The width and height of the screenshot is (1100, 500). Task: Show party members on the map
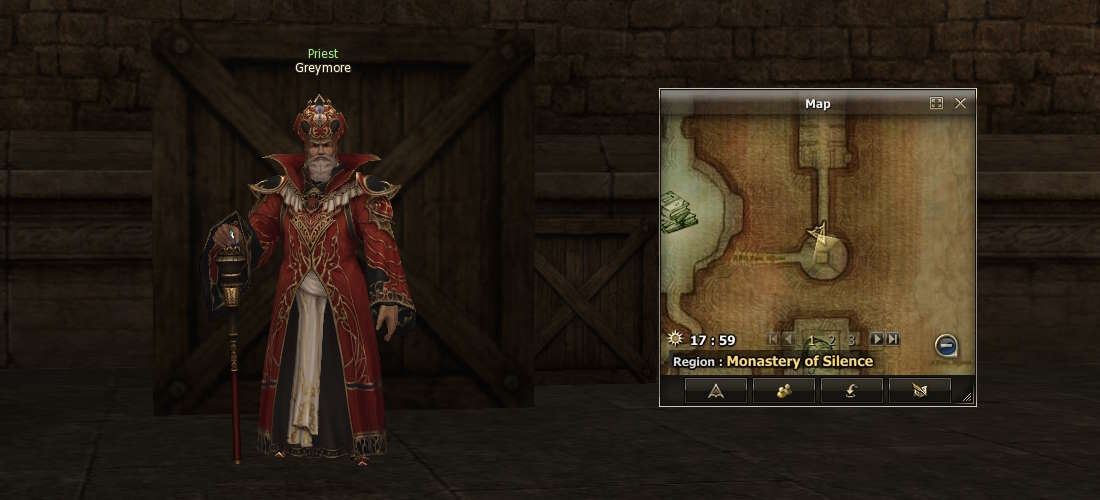(x=784, y=391)
